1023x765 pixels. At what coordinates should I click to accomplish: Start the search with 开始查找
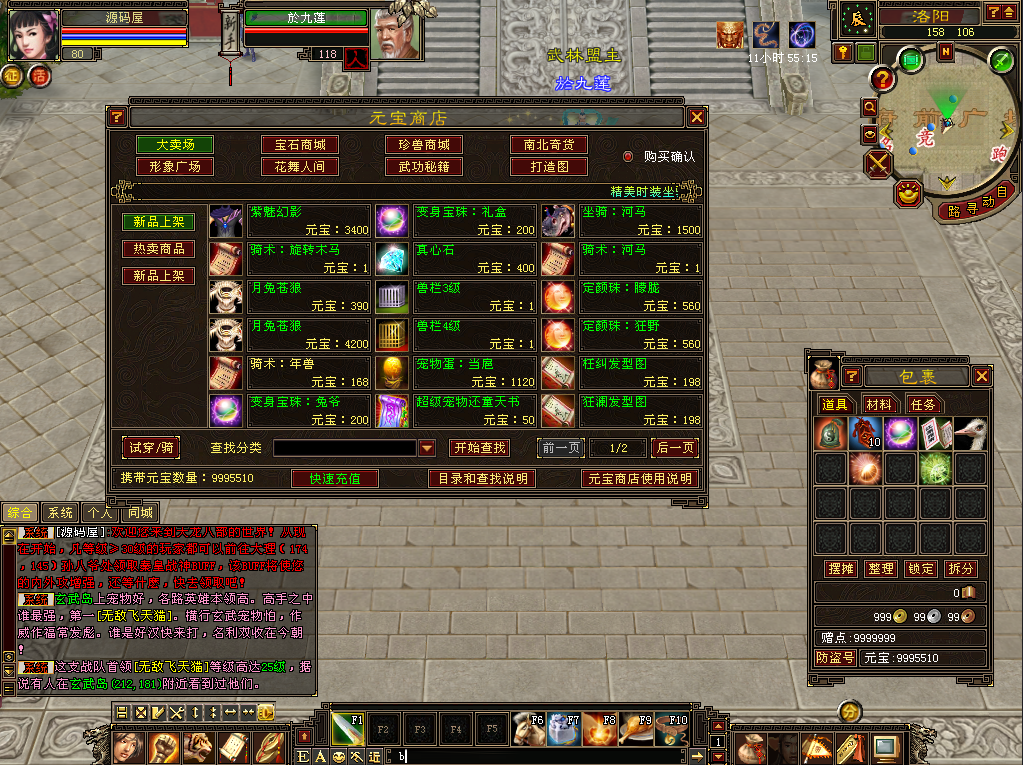(478, 448)
